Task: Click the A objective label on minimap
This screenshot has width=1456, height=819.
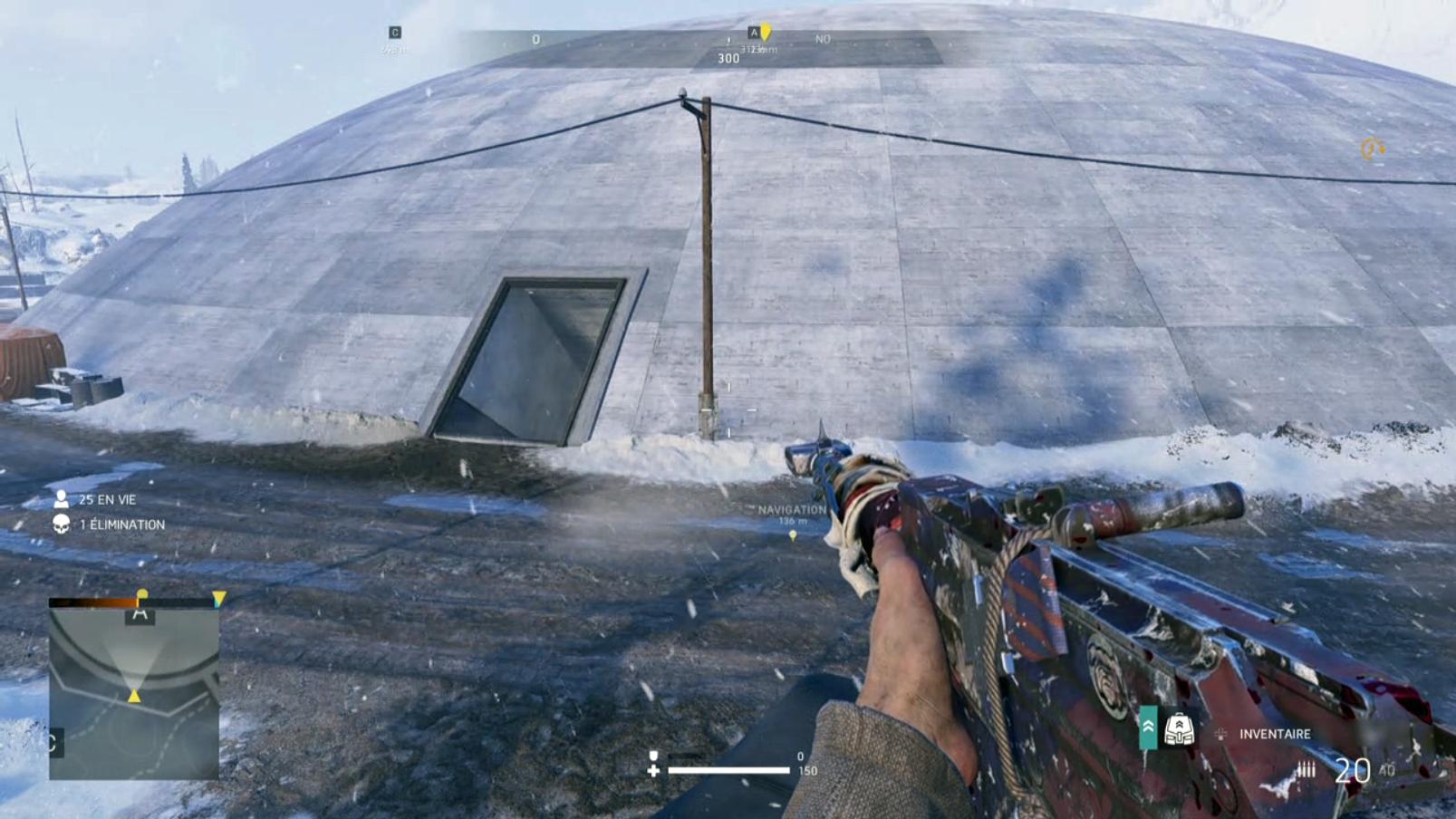Action: click(x=140, y=614)
